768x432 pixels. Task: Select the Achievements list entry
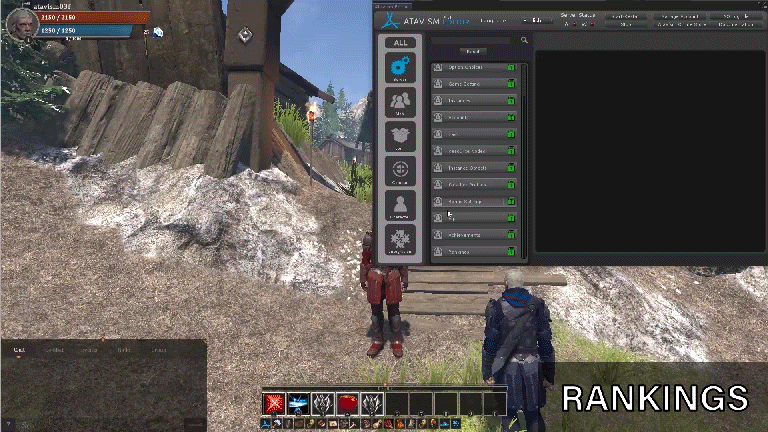(470, 234)
